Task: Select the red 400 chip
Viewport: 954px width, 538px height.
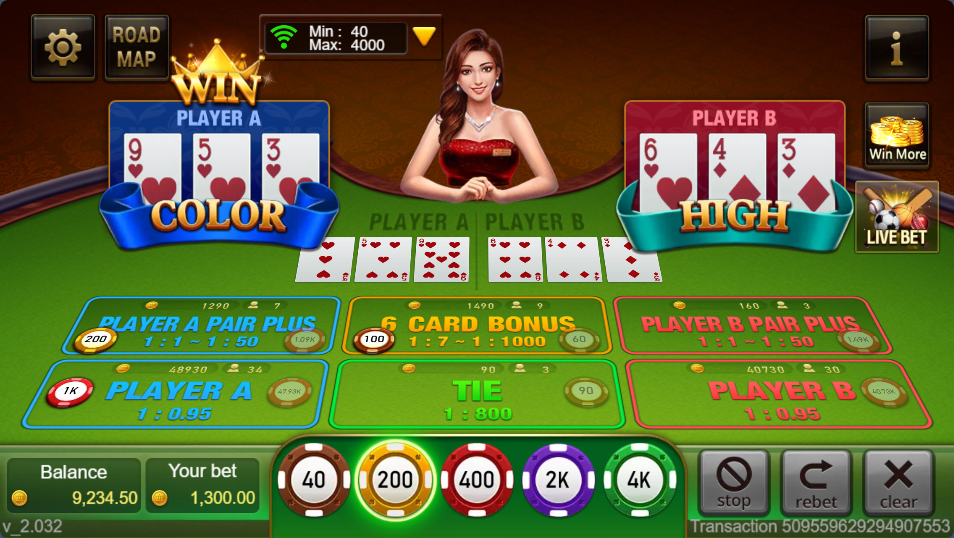Action: (477, 480)
